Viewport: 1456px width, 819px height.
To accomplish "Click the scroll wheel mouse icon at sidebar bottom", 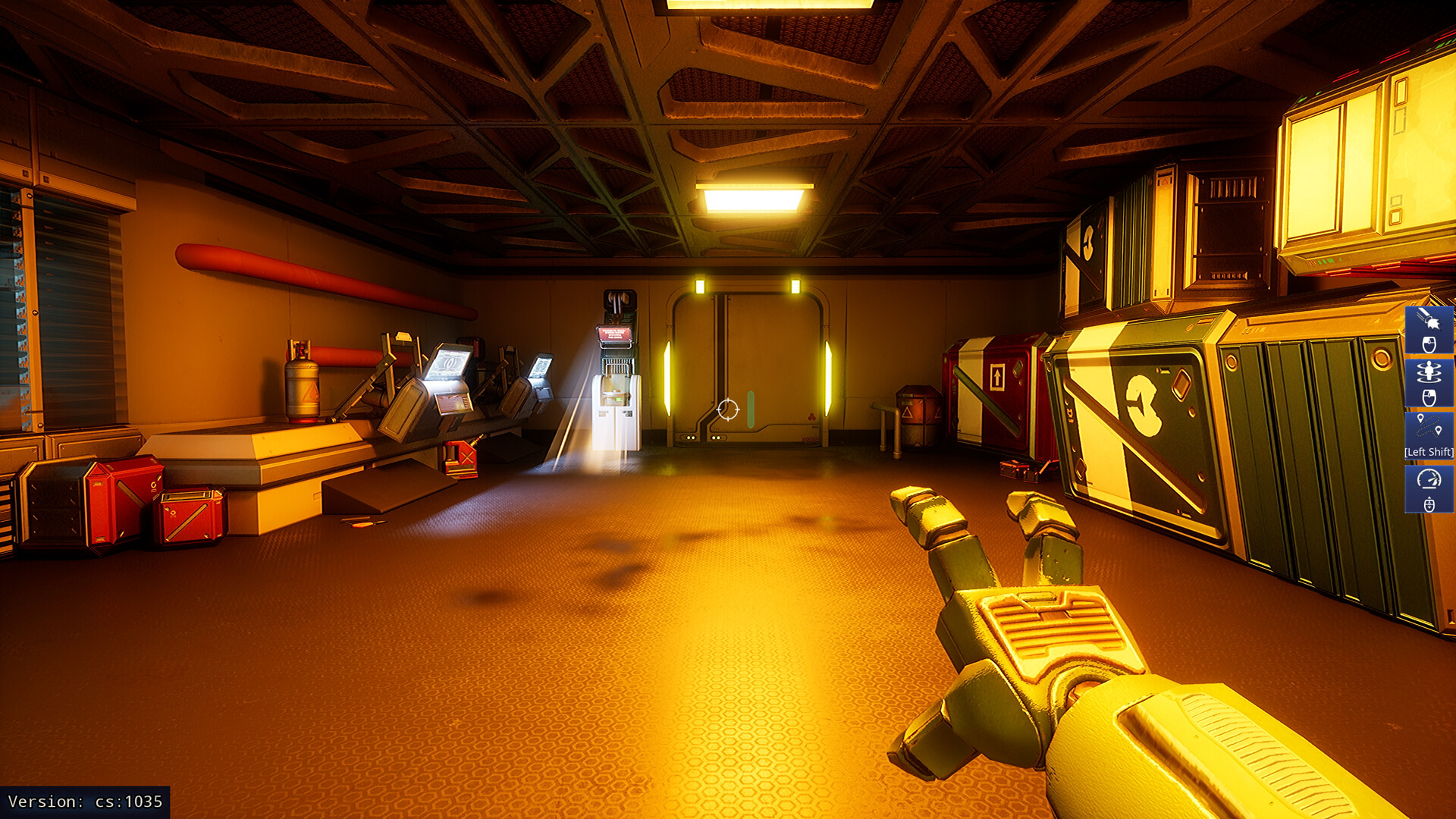I will click(1429, 504).
